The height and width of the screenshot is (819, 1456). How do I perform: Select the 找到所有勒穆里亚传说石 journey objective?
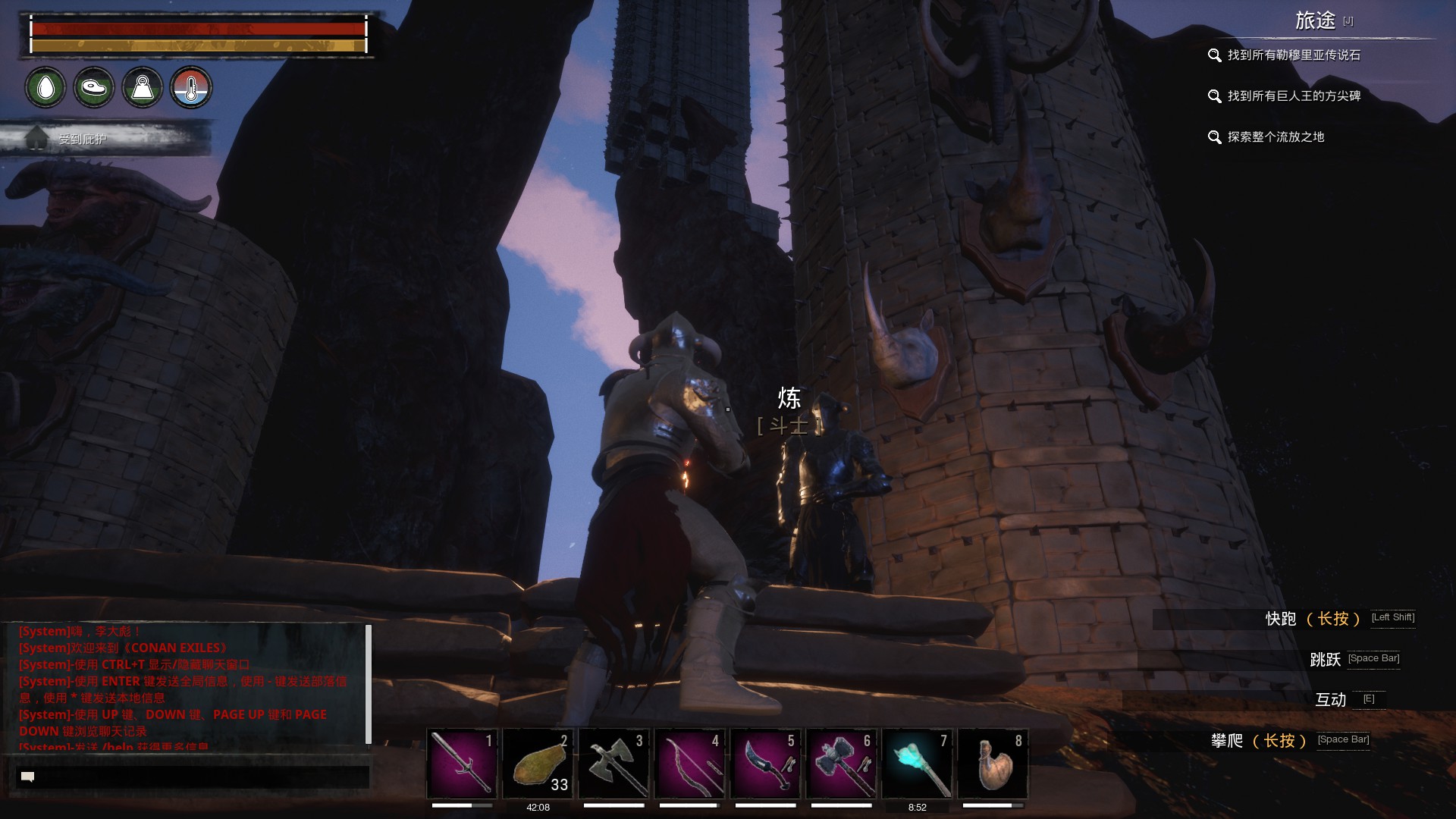[1293, 55]
